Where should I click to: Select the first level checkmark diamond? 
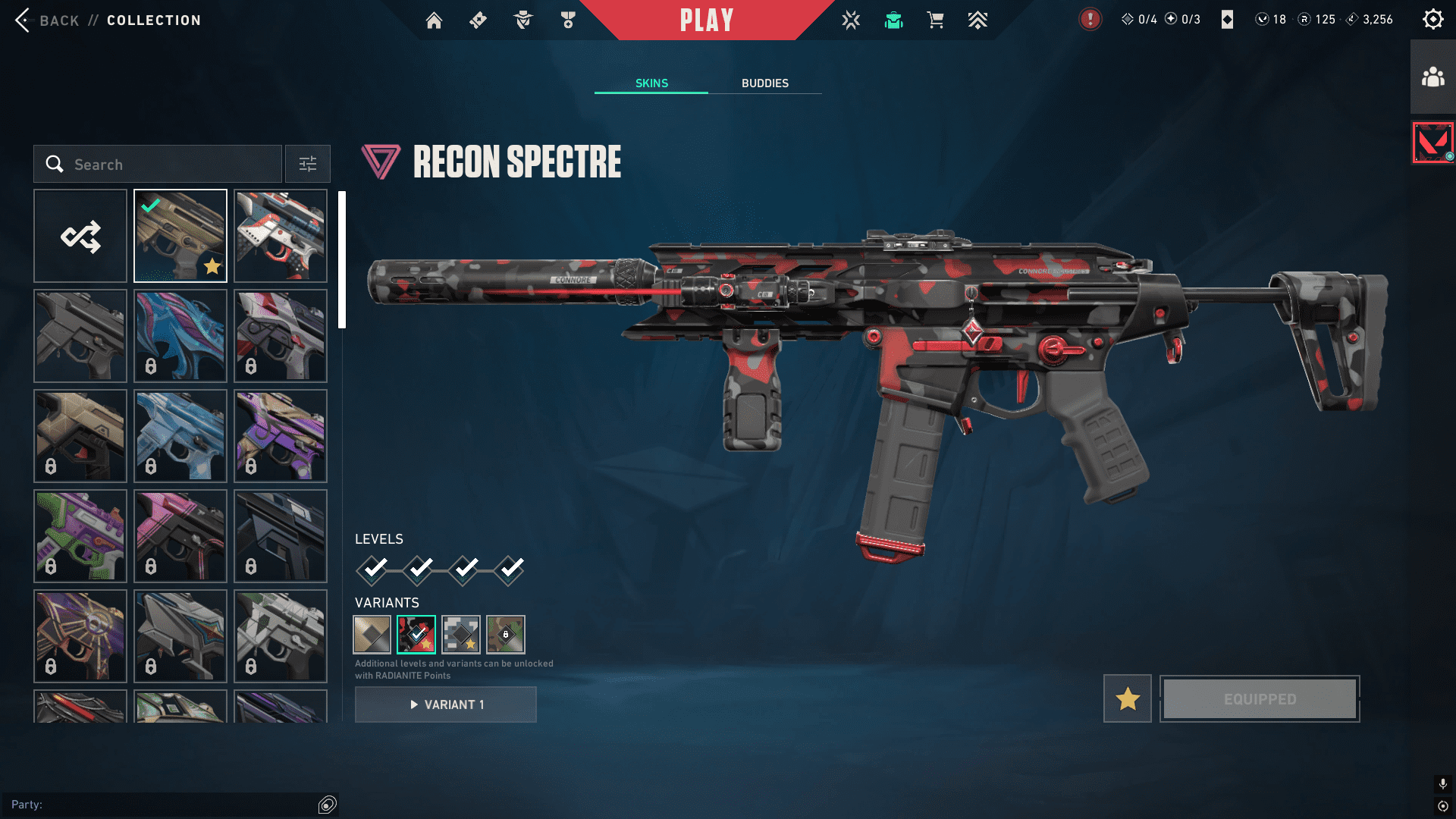(373, 570)
